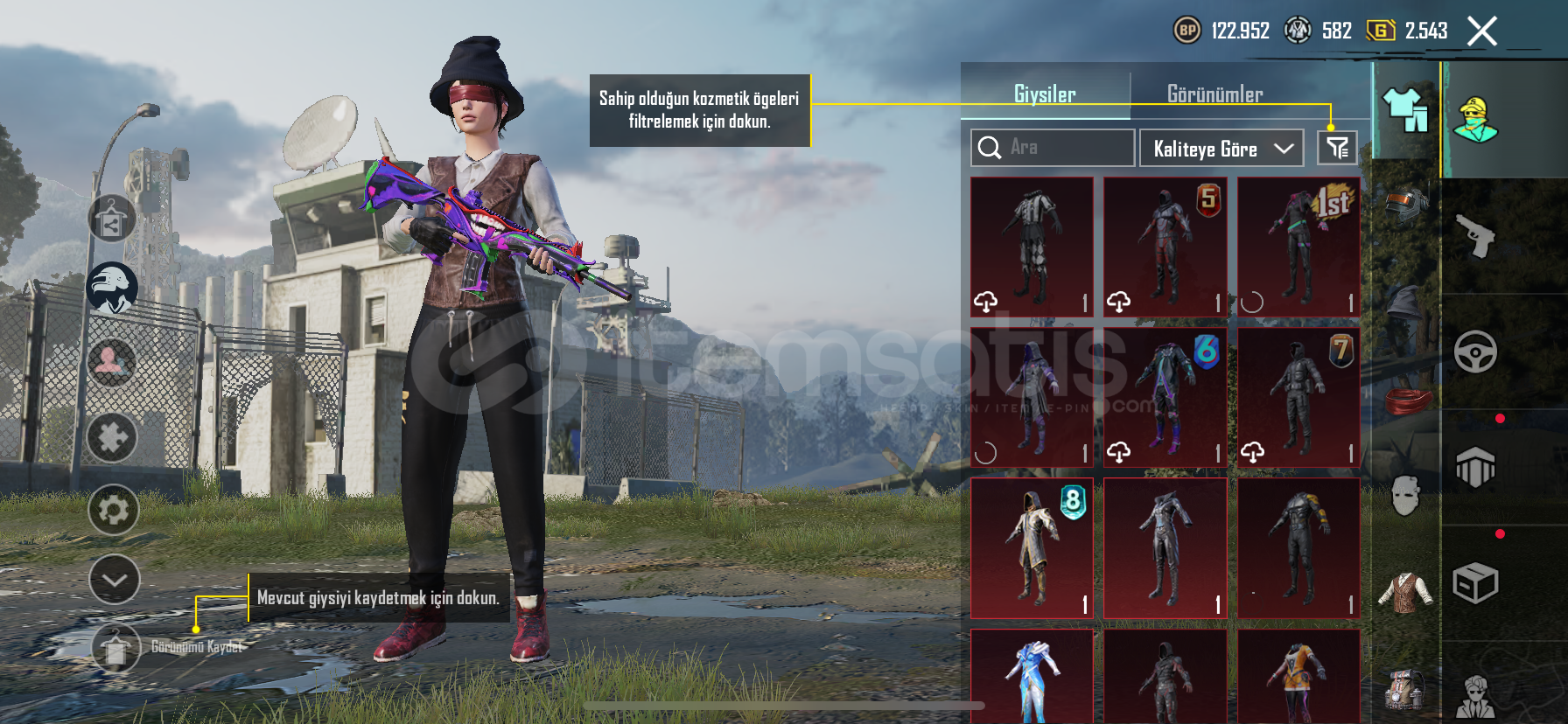The height and width of the screenshot is (724, 1568).
Task: Choose the outfit with the number 5 badge
Action: pyautogui.click(x=1165, y=247)
